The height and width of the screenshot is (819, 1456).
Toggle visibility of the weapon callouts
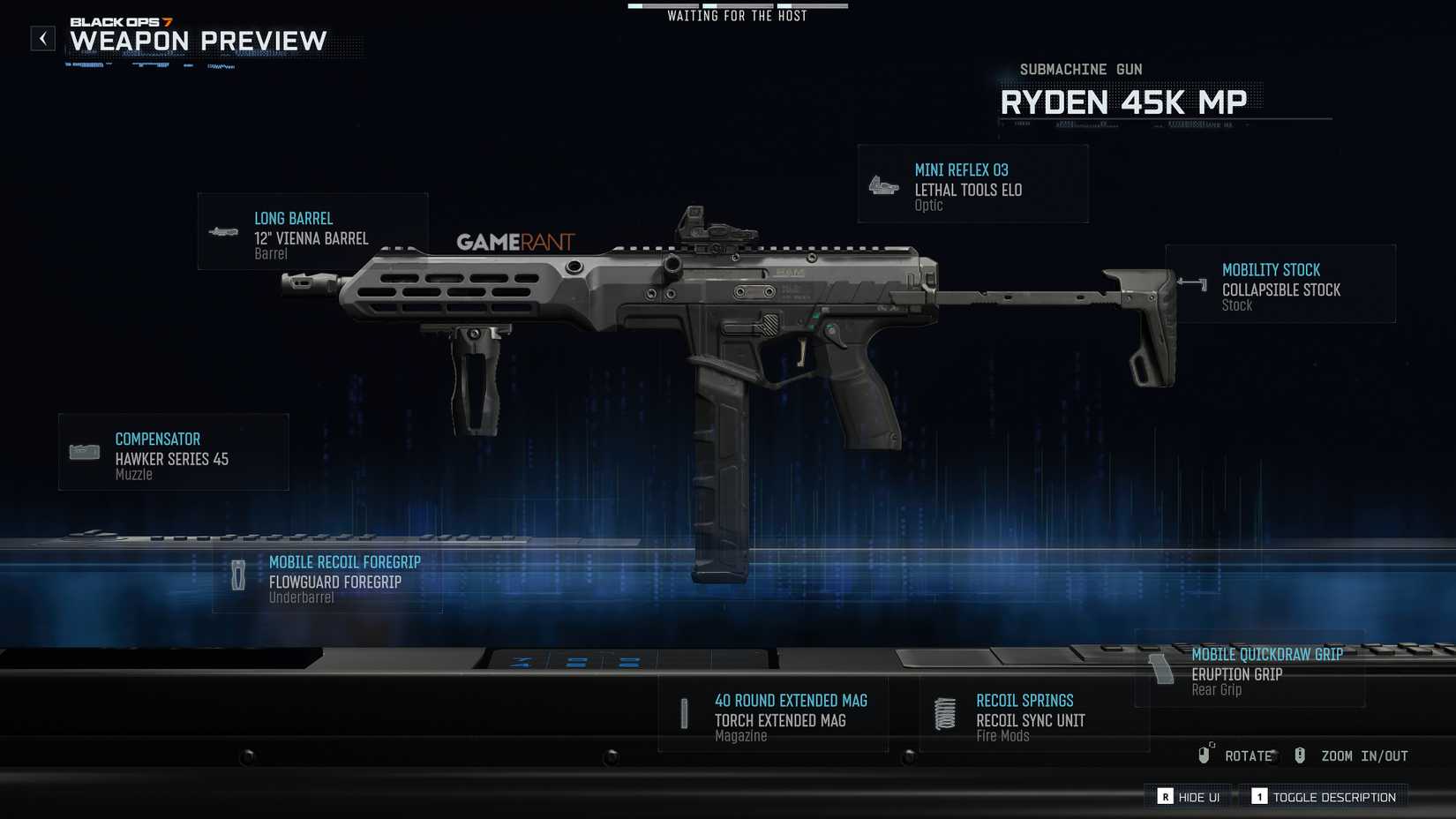point(1167,796)
